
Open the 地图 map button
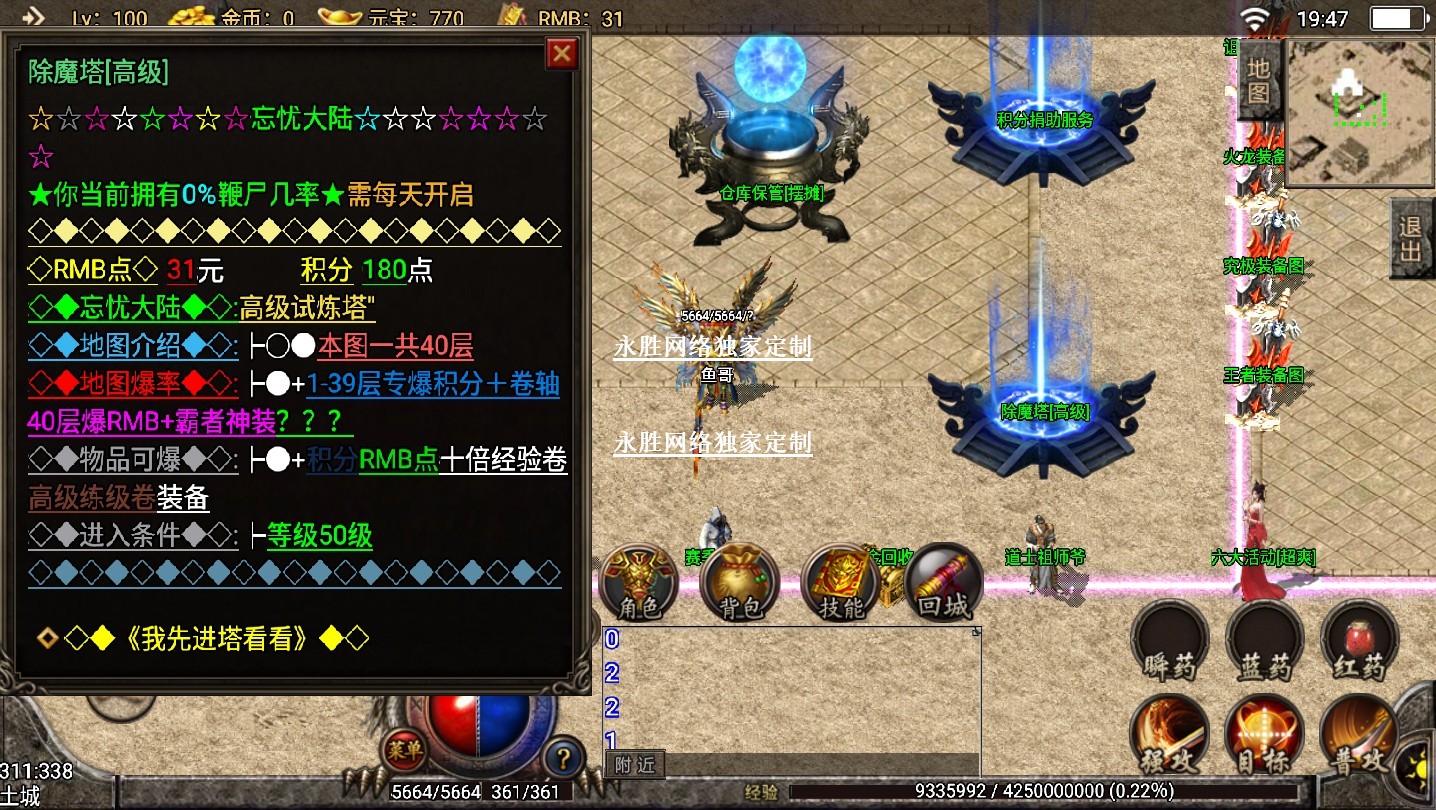point(1259,80)
